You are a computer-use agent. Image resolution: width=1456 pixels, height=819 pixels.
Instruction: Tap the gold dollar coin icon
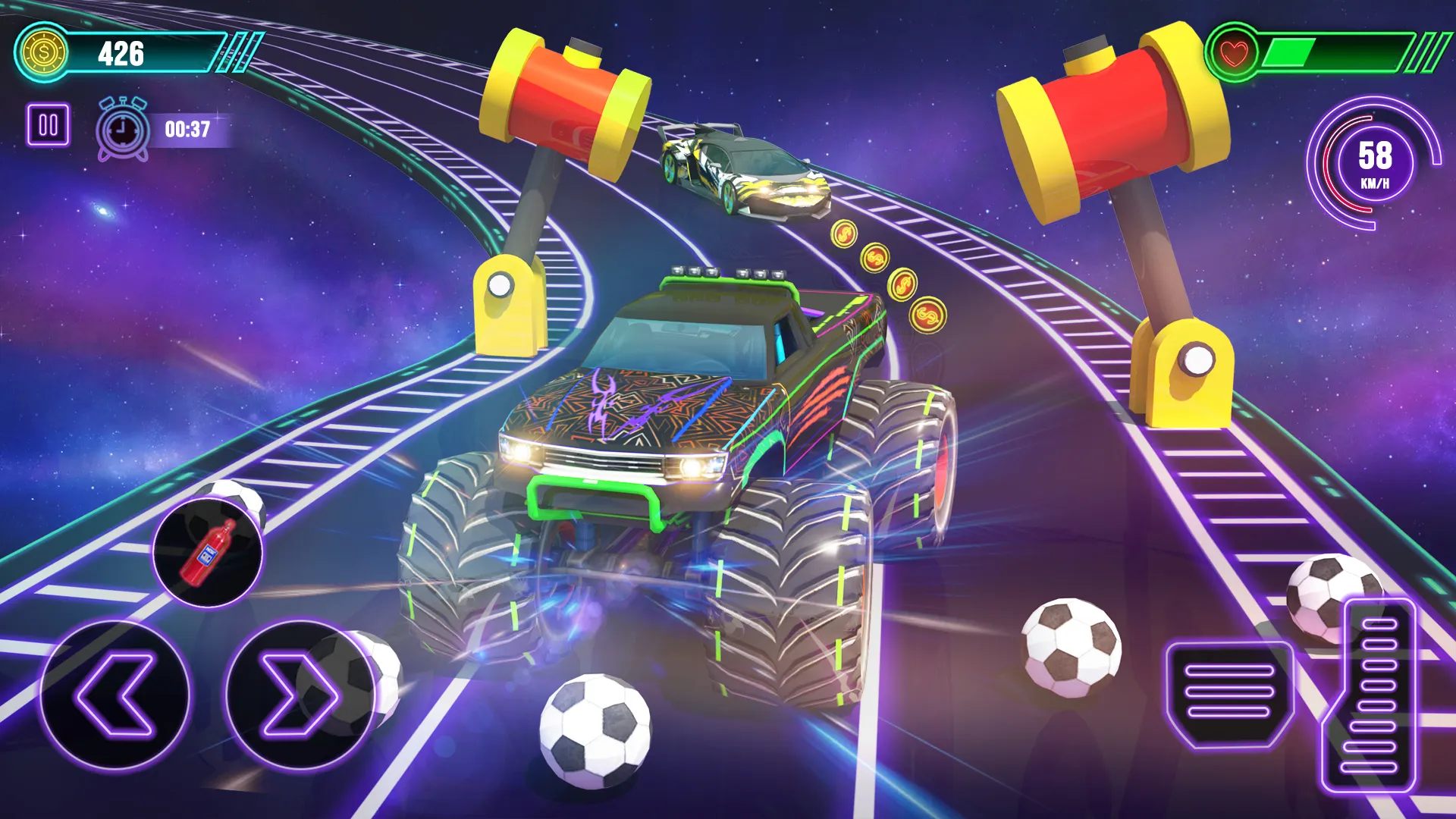tap(43, 51)
